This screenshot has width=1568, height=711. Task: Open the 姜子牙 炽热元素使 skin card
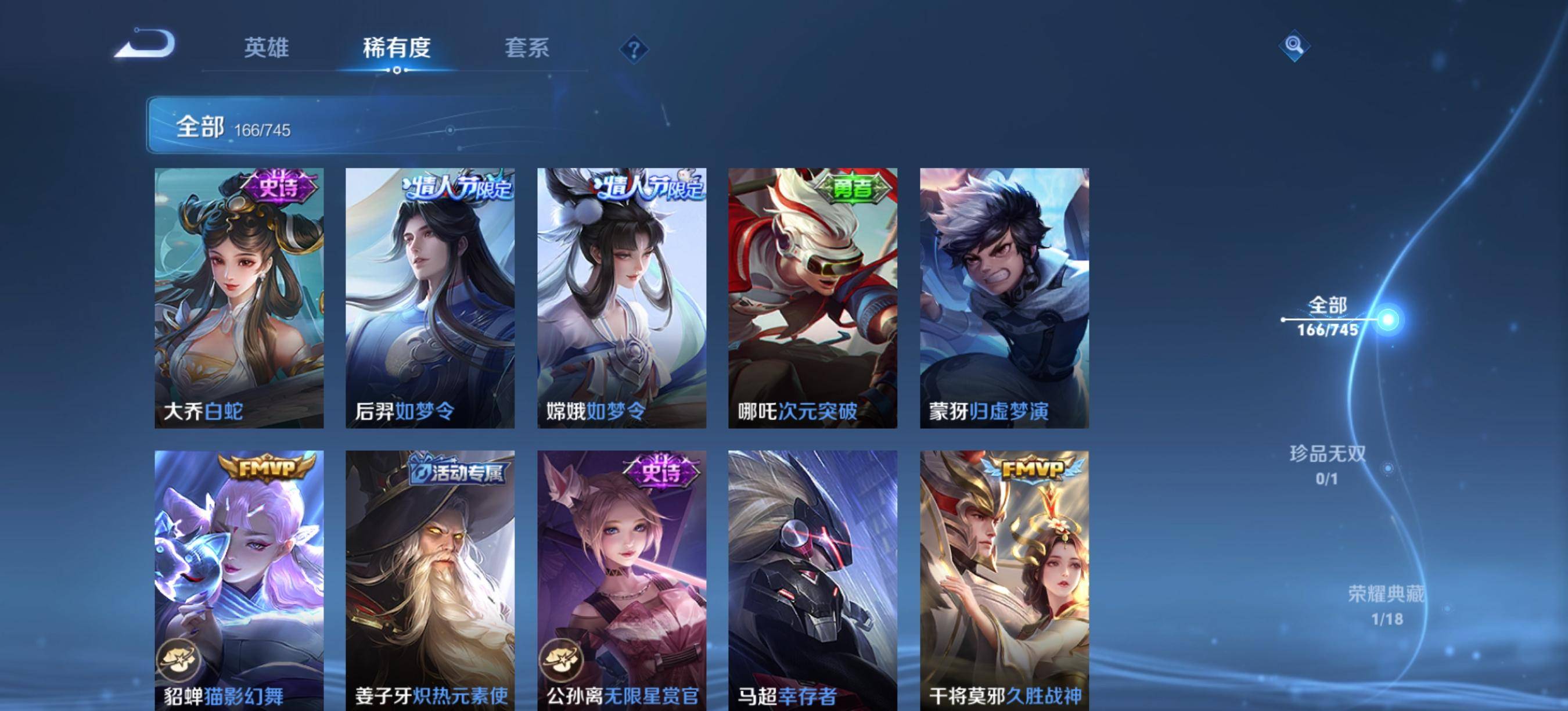tap(430, 579)
